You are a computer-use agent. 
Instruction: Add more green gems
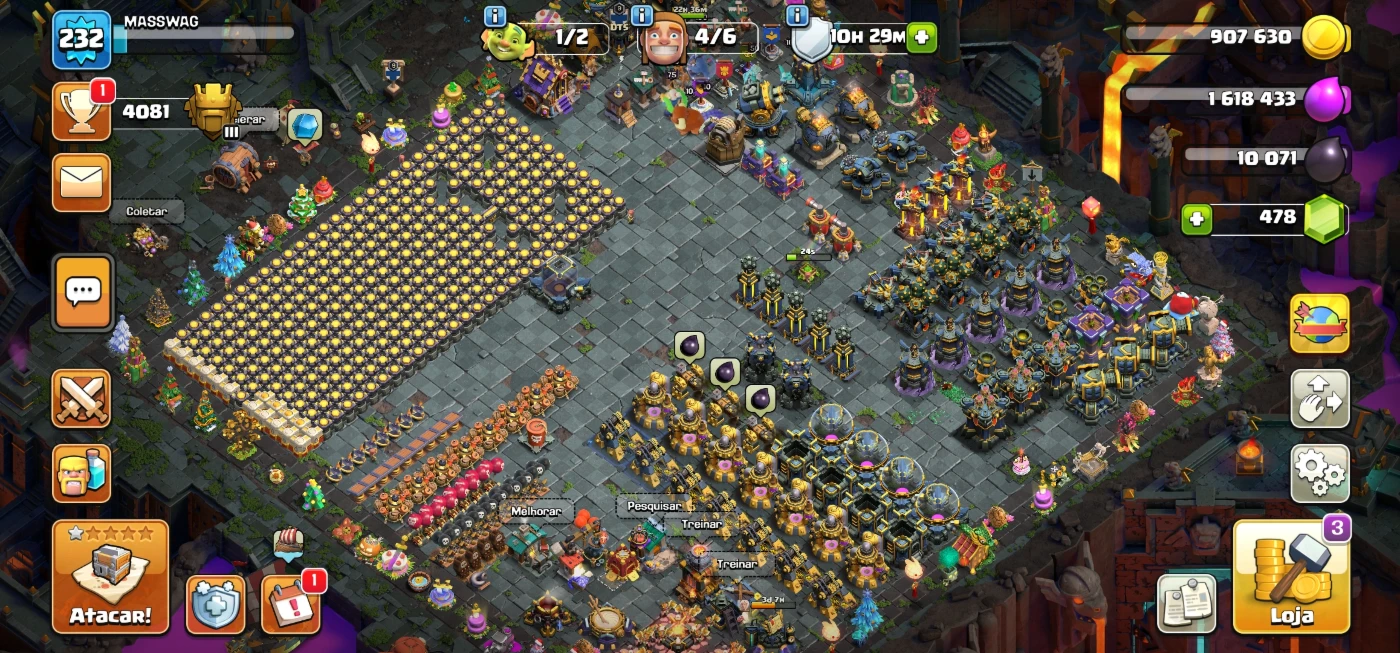(1197, 218)
